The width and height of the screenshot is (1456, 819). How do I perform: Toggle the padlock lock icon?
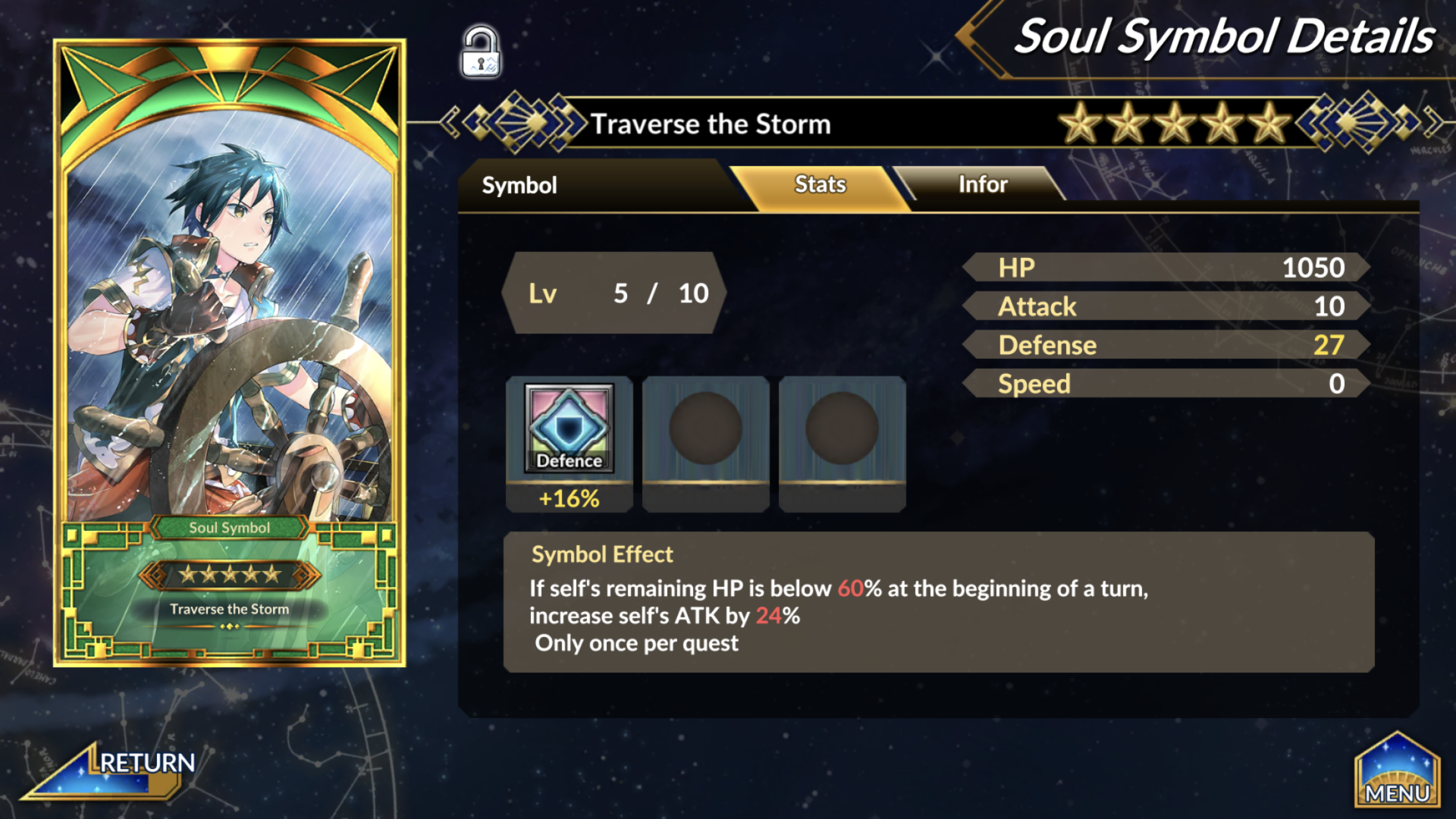click(481, 52)
